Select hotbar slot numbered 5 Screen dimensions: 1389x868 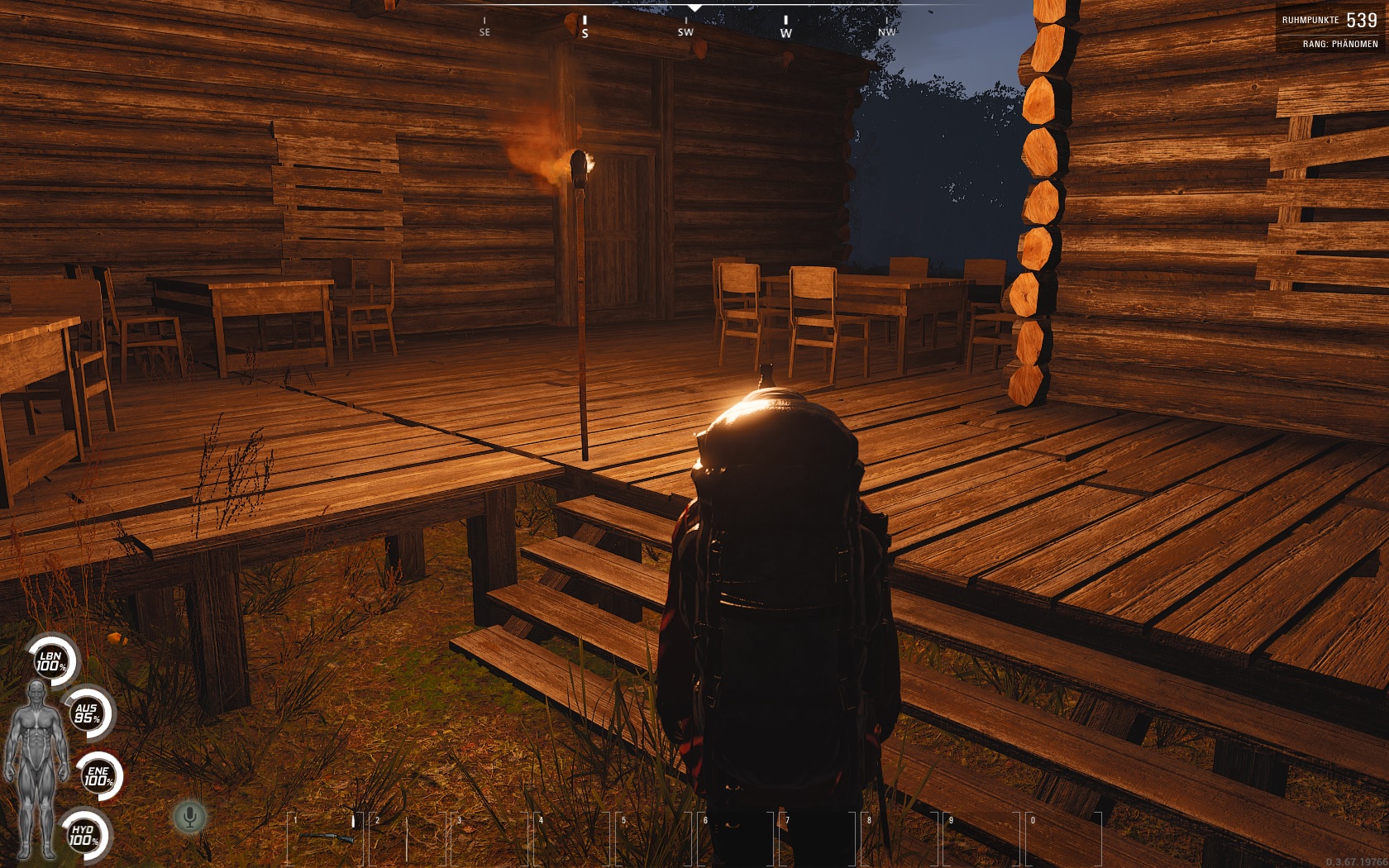click(x=653, y=838)
